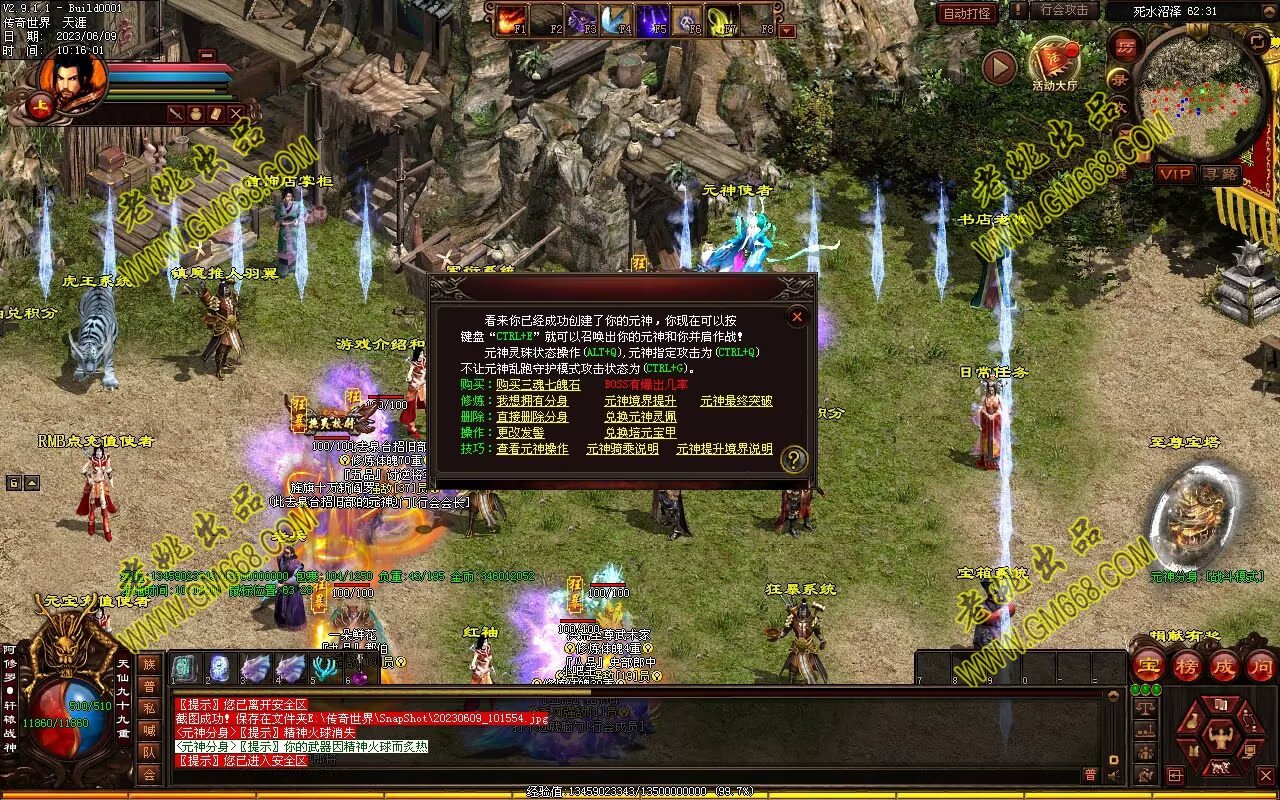Screen dimensions: 1280x800
Task: Select 元神最终突破 link
Action: coord(736,401)
